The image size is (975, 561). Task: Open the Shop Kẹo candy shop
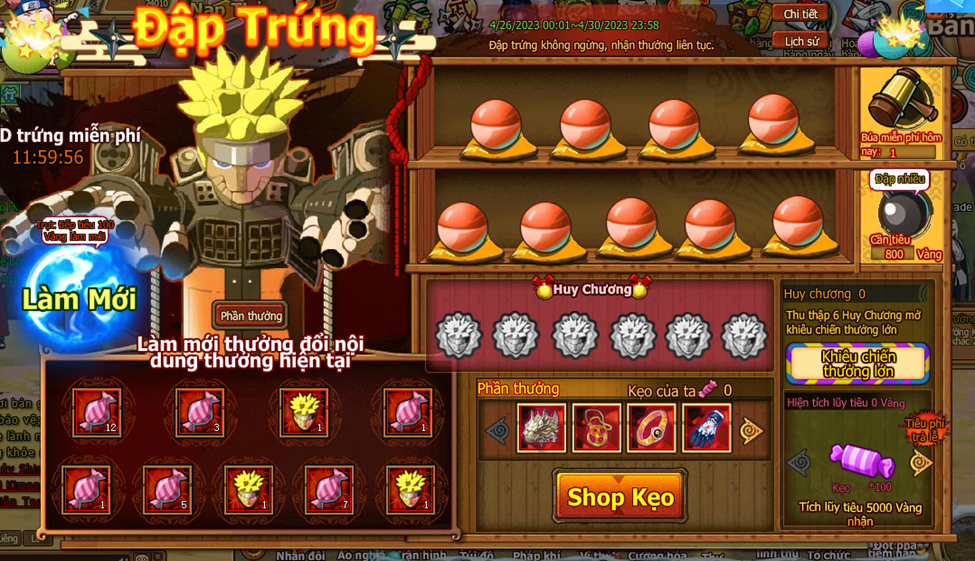pos(620,497)
